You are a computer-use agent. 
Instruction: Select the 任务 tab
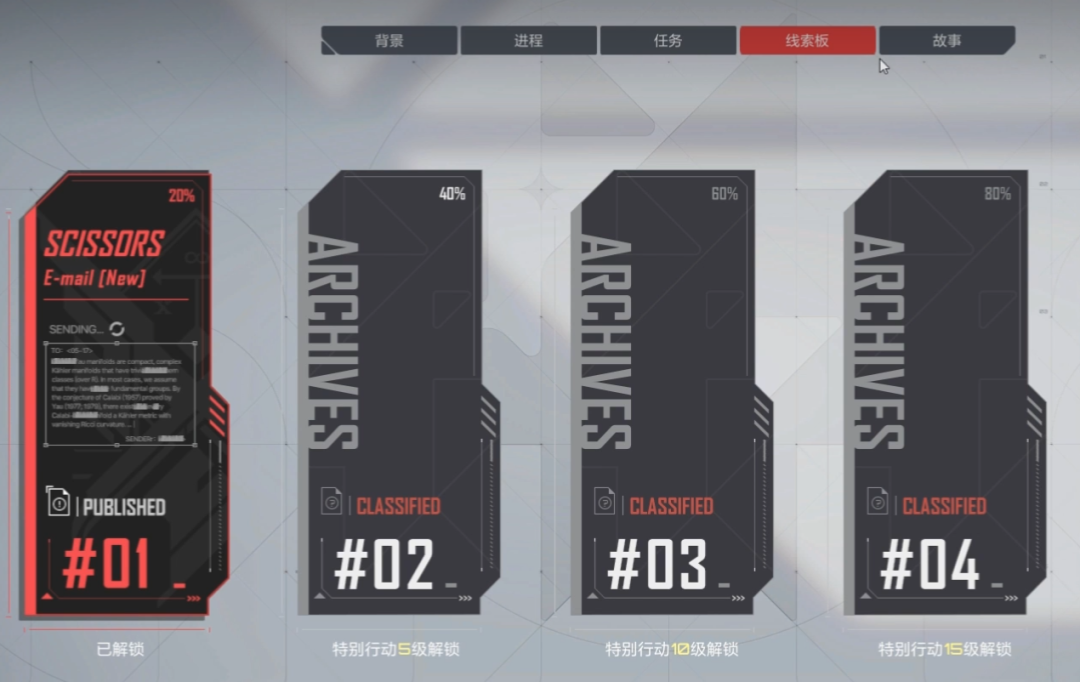point(667,41)
